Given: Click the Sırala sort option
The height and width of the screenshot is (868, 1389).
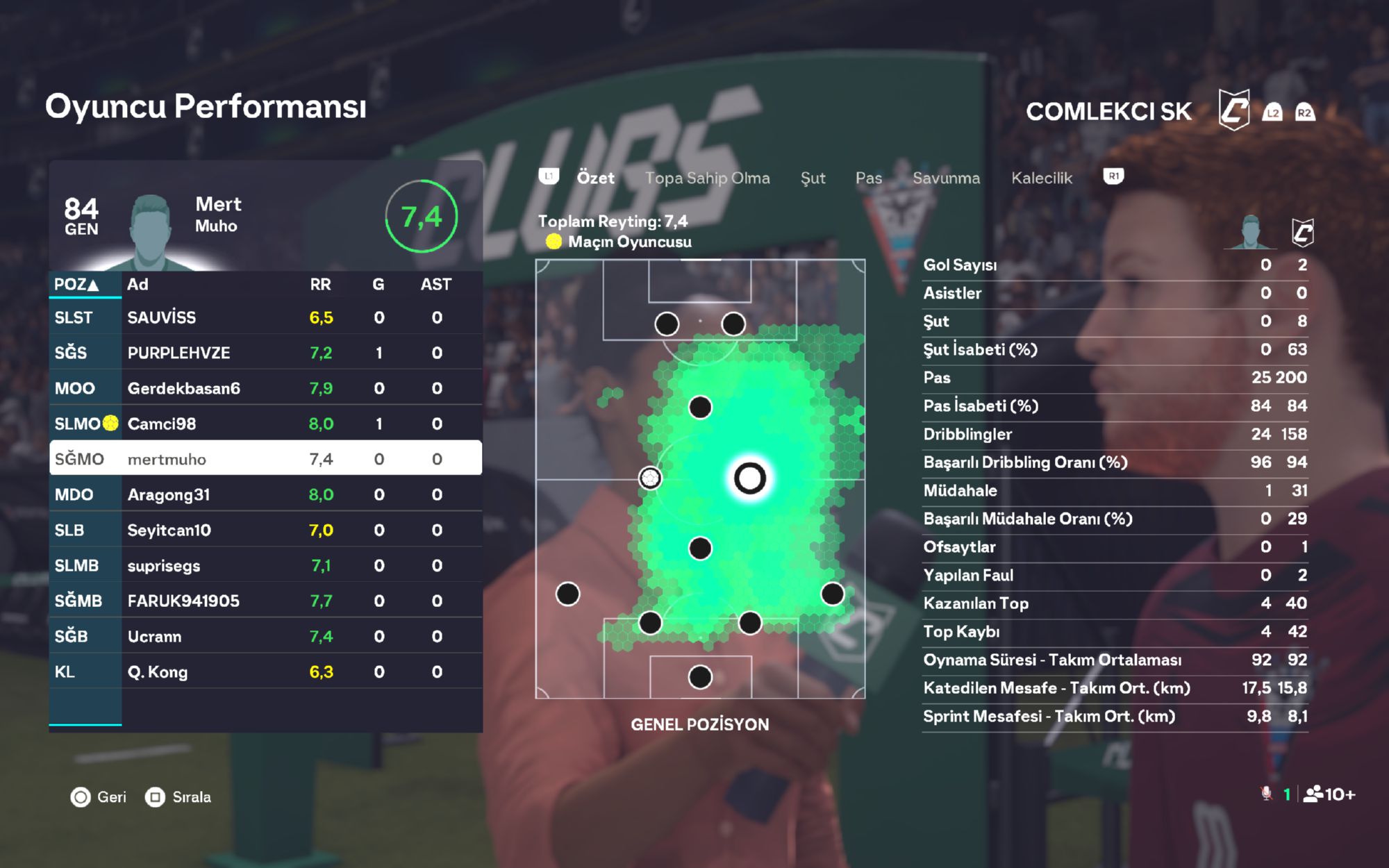Looking at the screenshot, I should pos(178,797).
